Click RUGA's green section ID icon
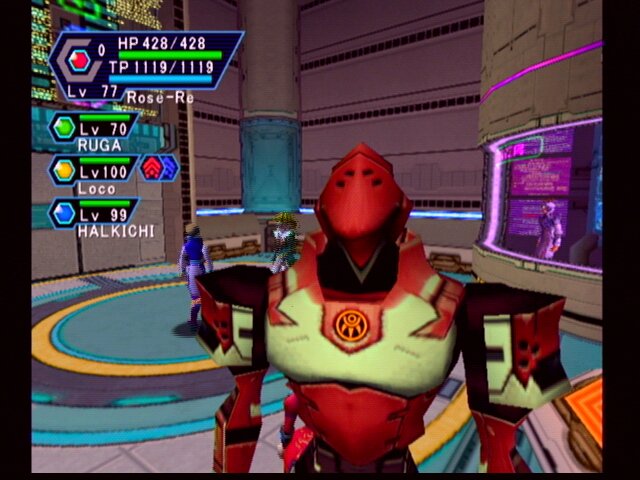Screen dimensions: 640x480 [64, 127]
